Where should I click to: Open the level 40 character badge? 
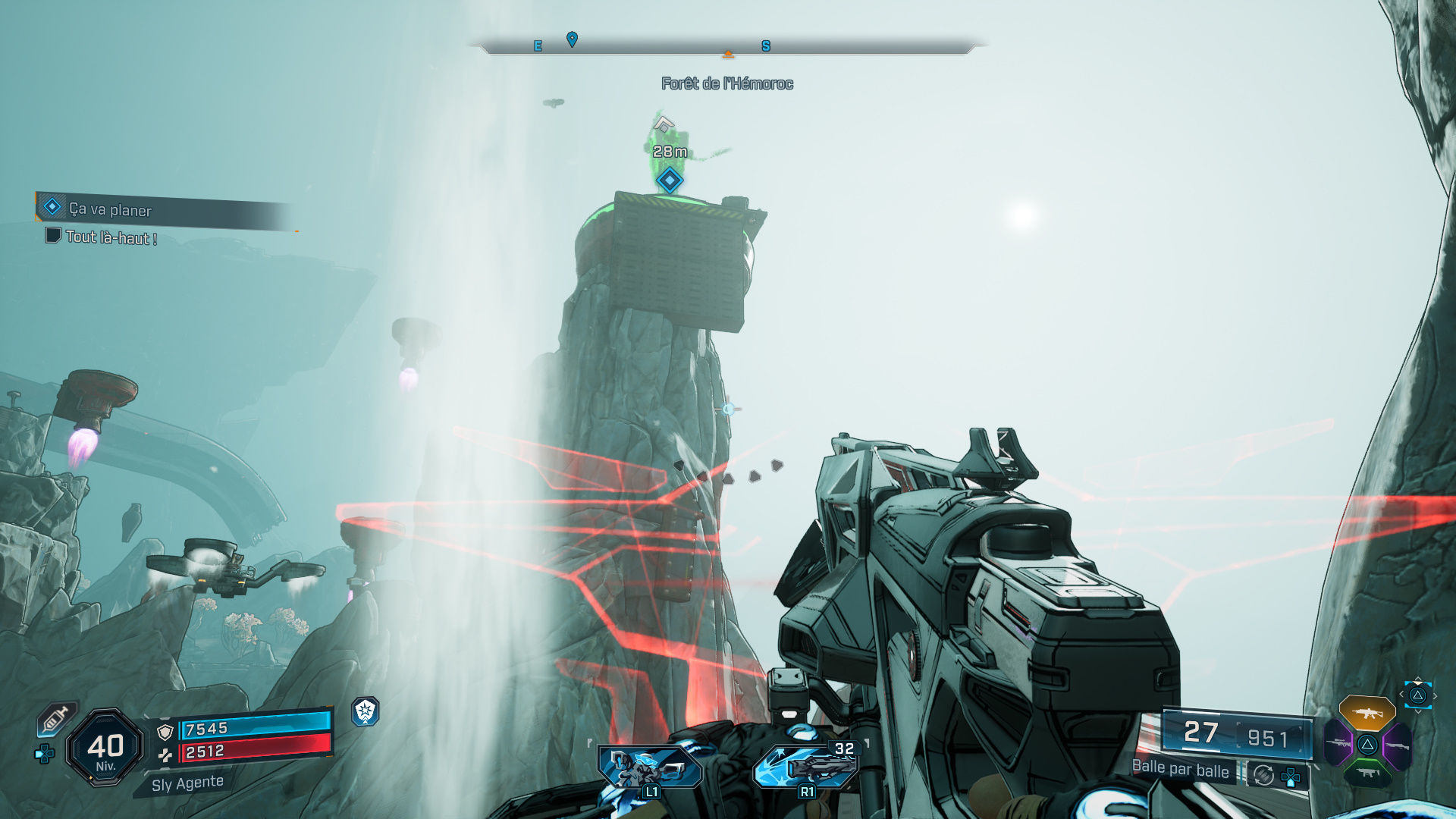[x=105, y=748]
